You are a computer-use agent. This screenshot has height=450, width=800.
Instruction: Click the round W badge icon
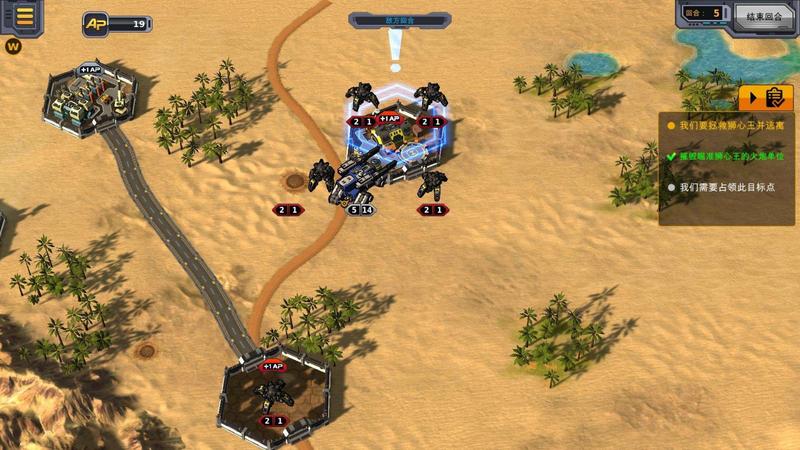(x=13, y=46)
